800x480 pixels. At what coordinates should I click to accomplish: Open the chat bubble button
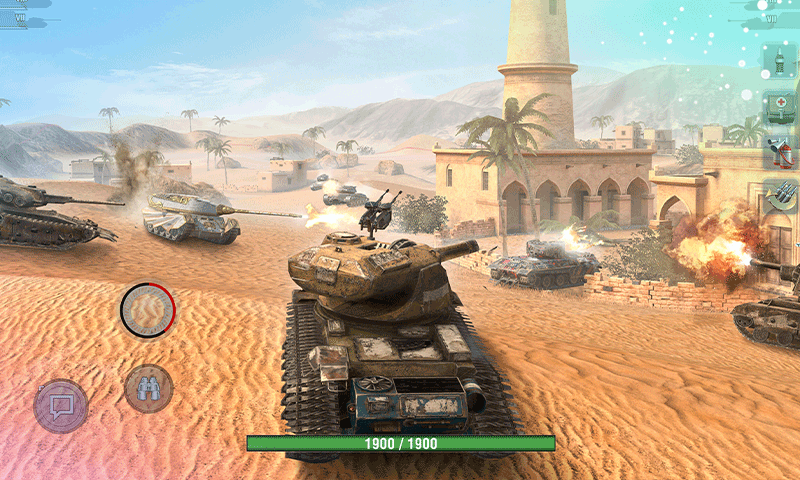click(x=61, y=406)
